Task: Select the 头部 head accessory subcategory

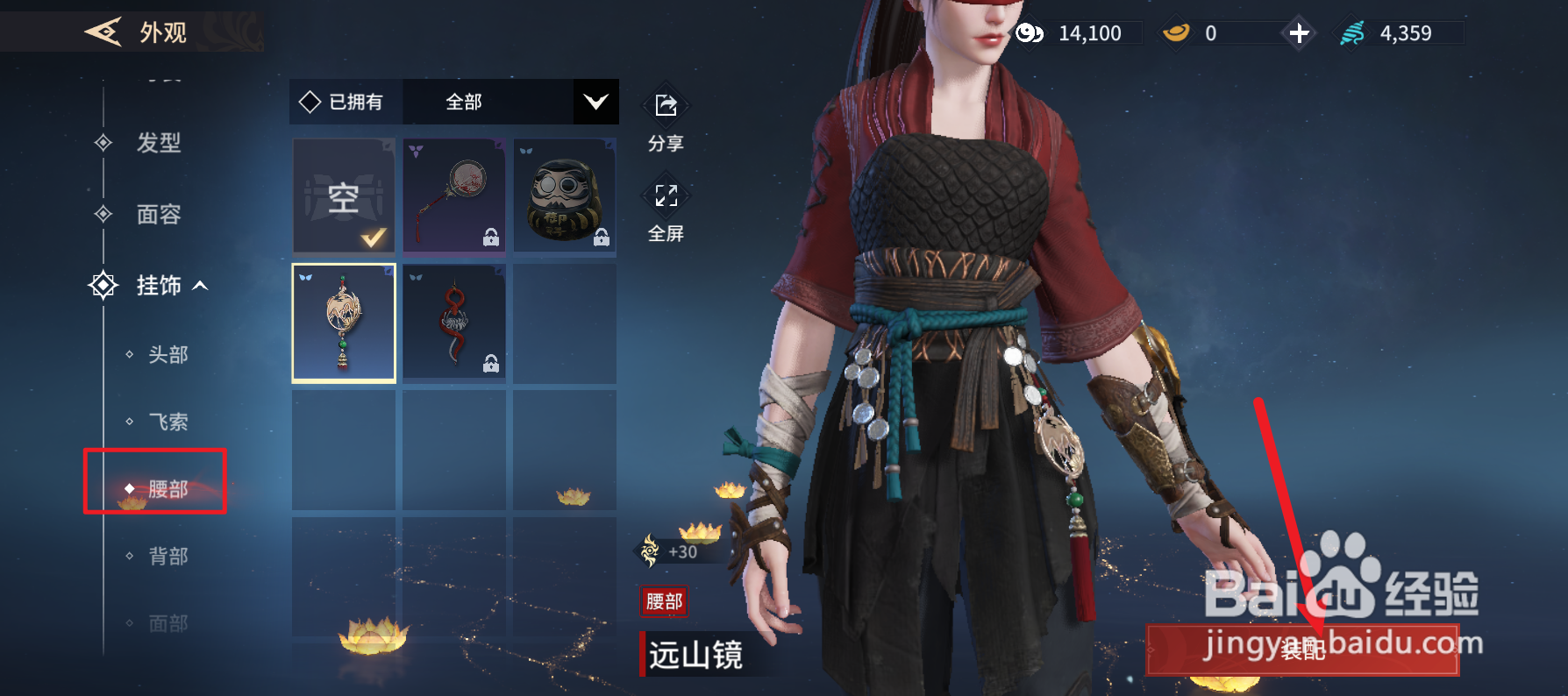Action: pyautogui.click(x=167, y=355)
